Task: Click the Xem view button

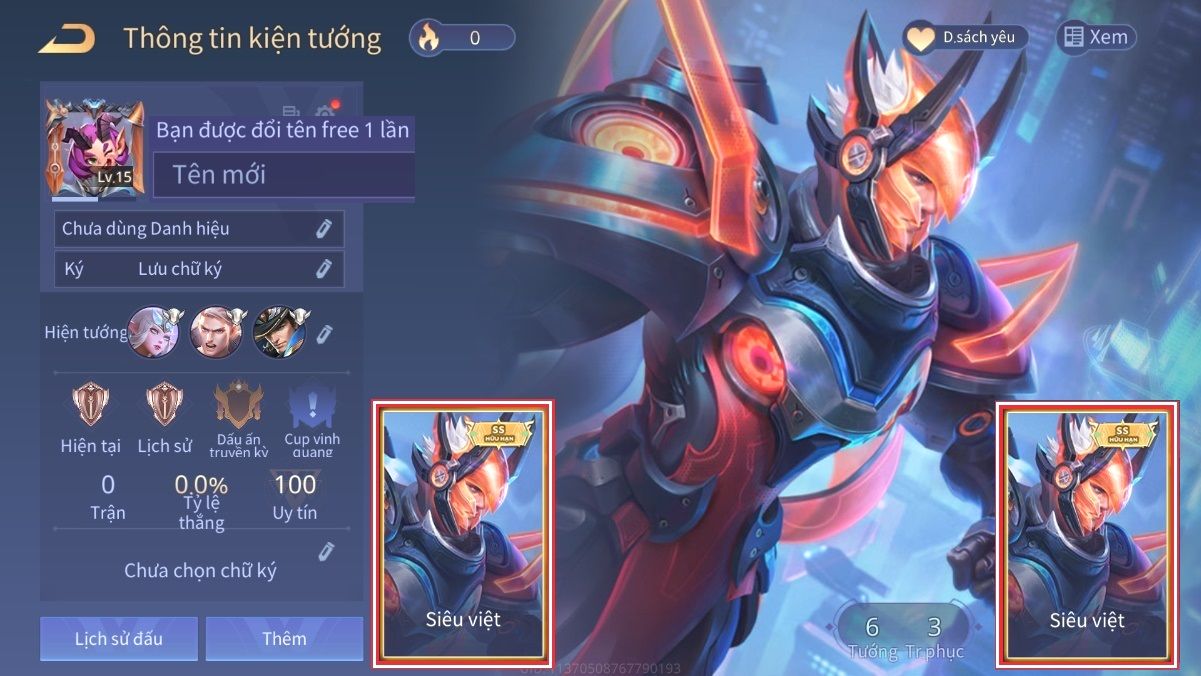Action: tap(1096, 38)
